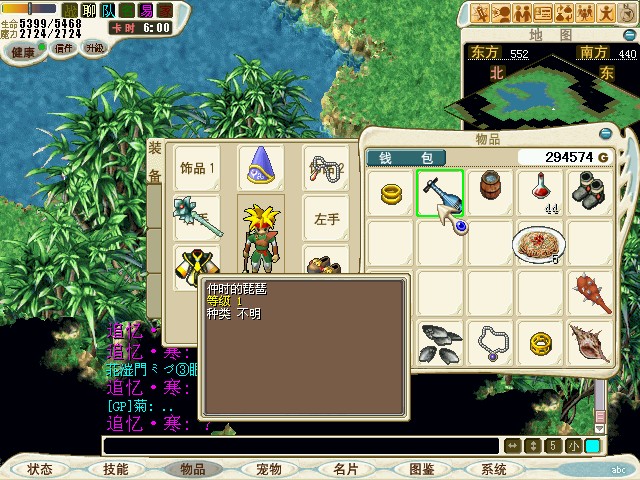Open the 状态 status menu
The image size is (640, 480).
click(40, 468)
